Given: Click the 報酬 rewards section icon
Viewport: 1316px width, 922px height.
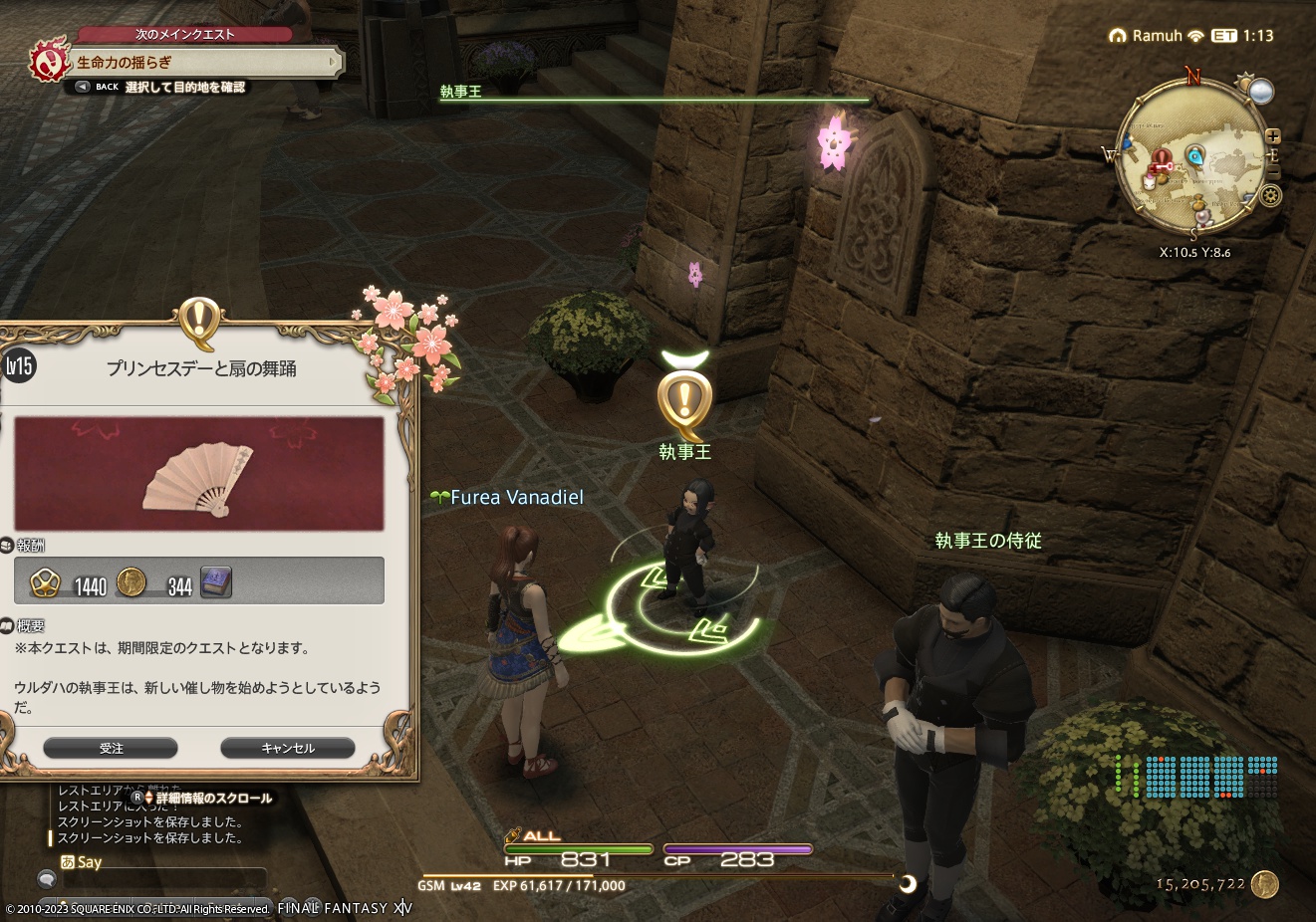Looking at the screenshot, I should 9,546.
